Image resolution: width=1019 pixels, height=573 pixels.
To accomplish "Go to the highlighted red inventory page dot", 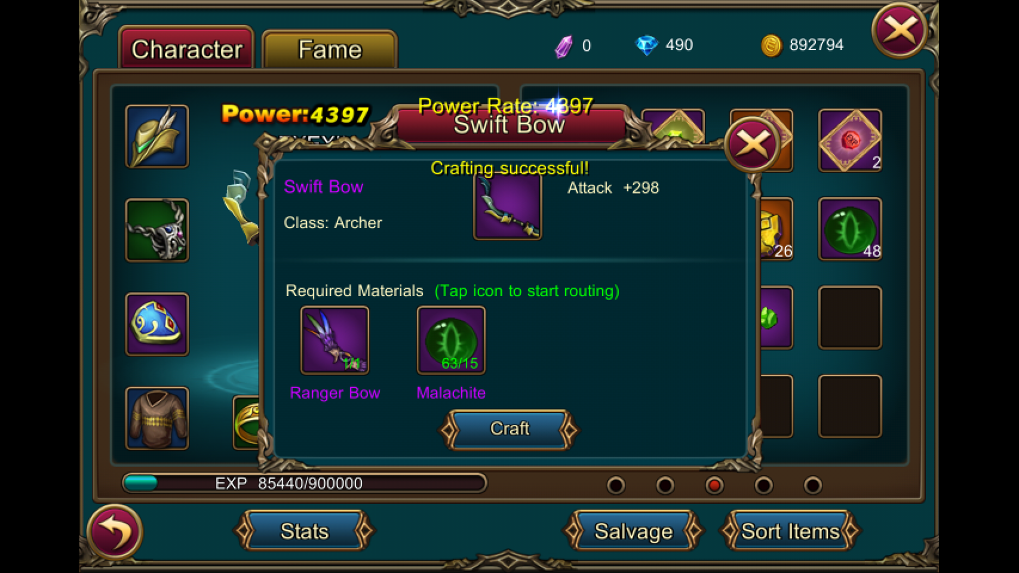I will [714, 485].
